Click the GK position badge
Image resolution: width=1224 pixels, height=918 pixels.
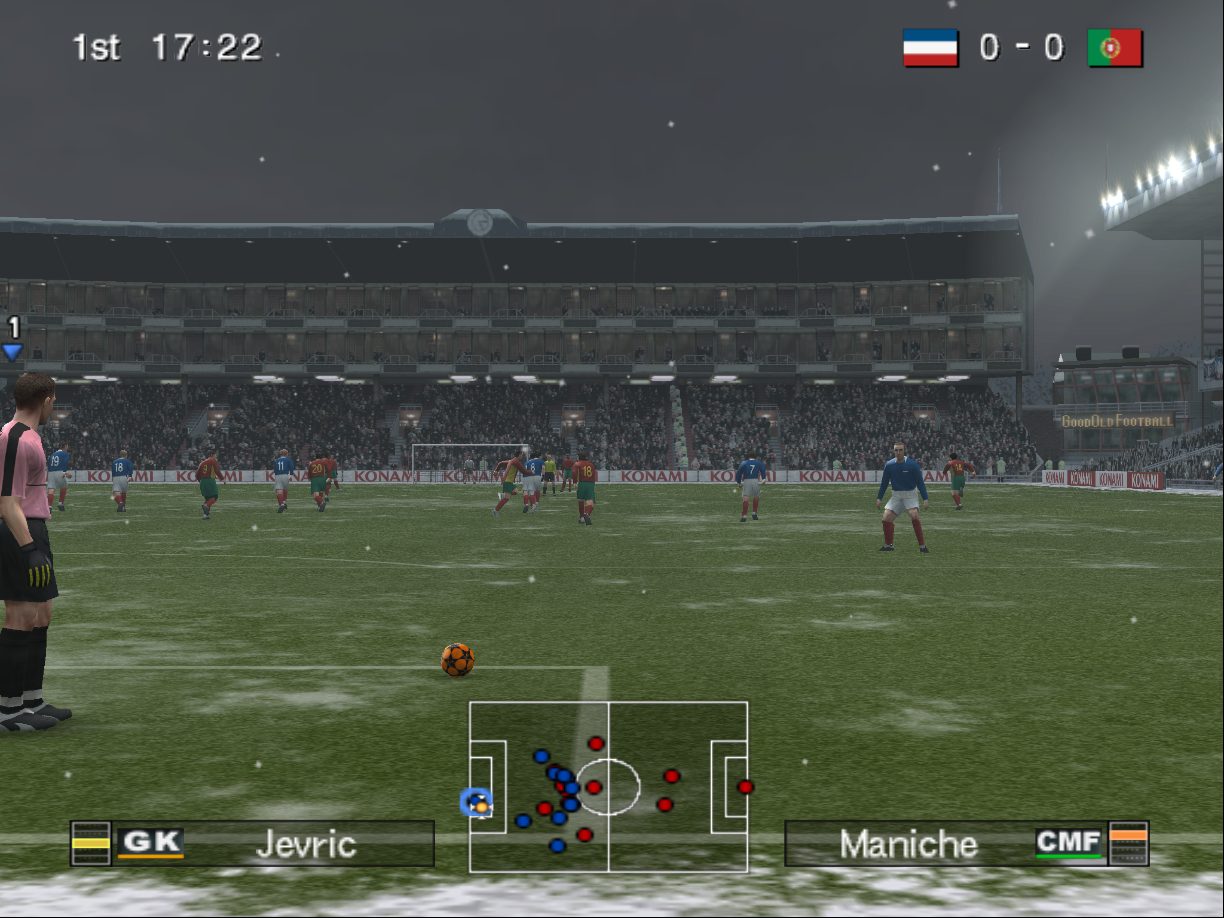coord(150,843)
